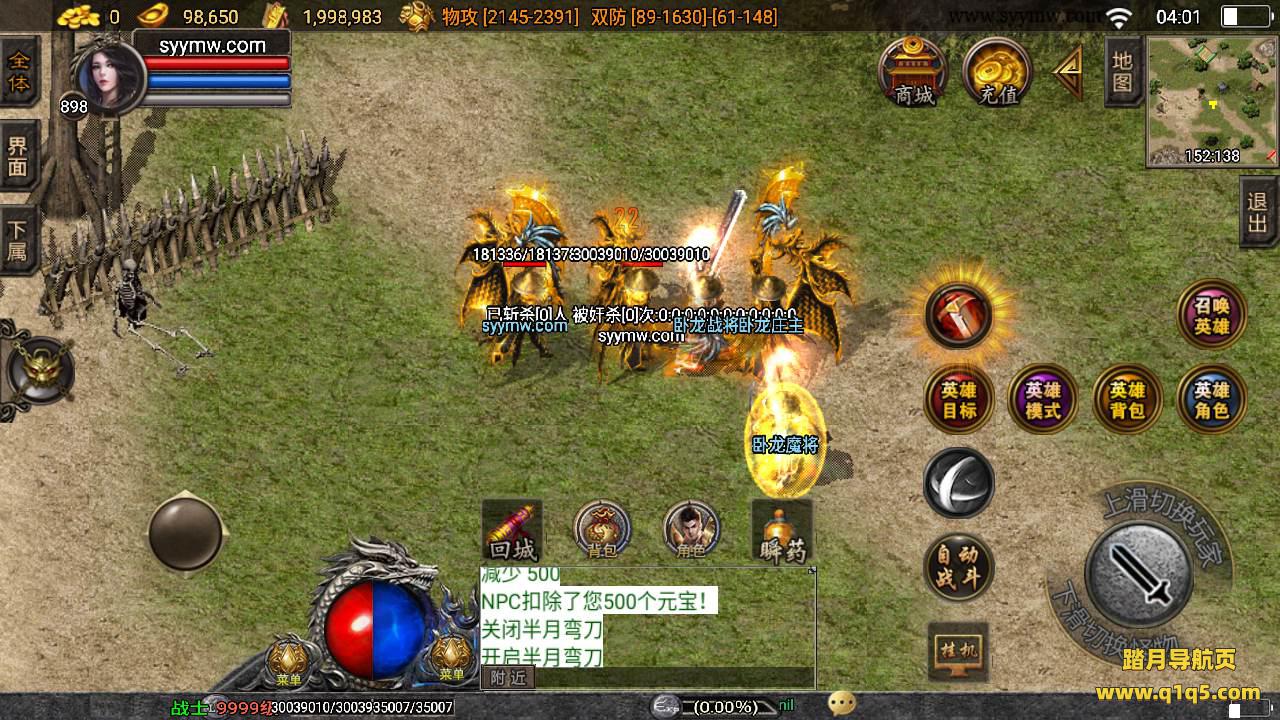Use the 瞬药 instant potion

pos(782,531)
